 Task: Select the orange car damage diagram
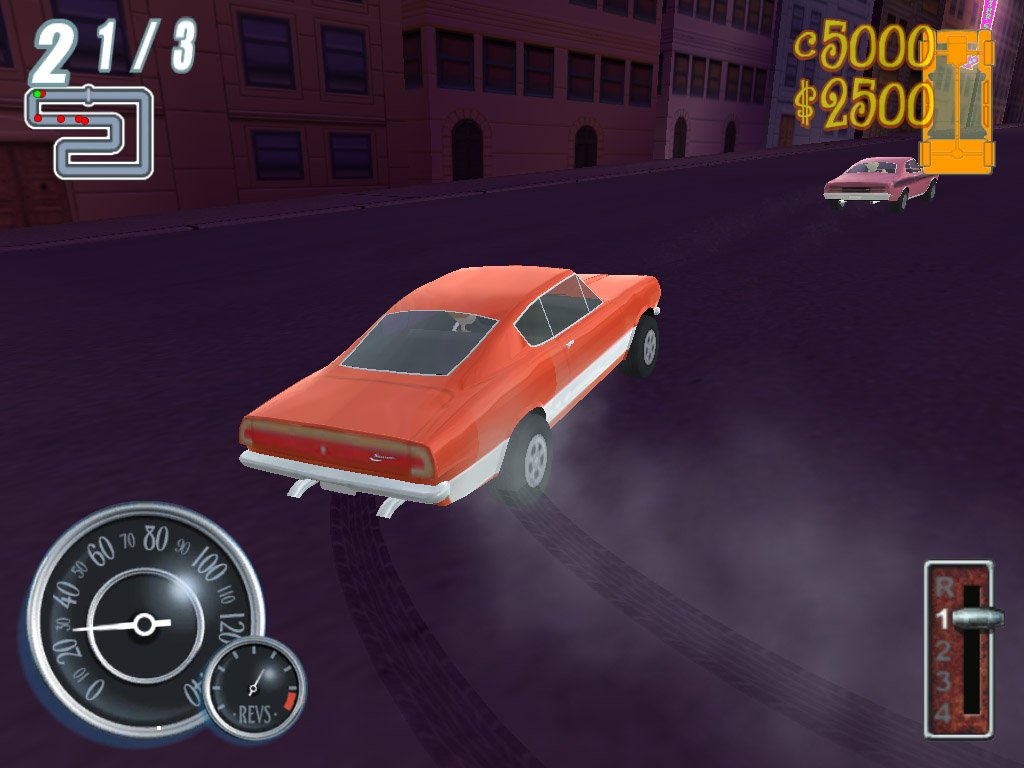[958, 100]
